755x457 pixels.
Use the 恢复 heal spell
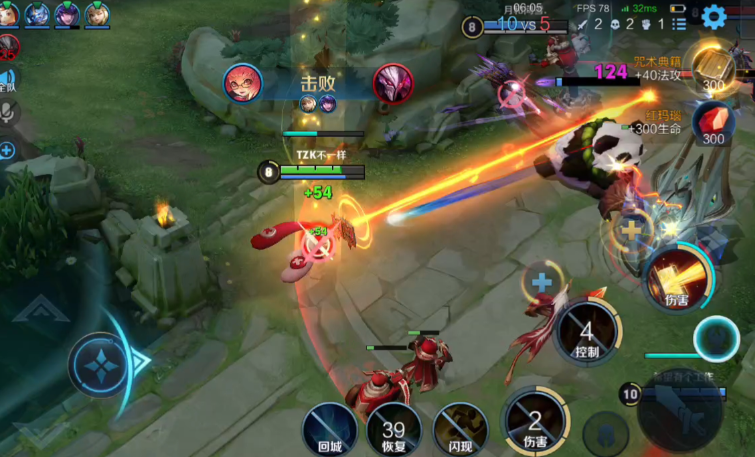point(394,429)
